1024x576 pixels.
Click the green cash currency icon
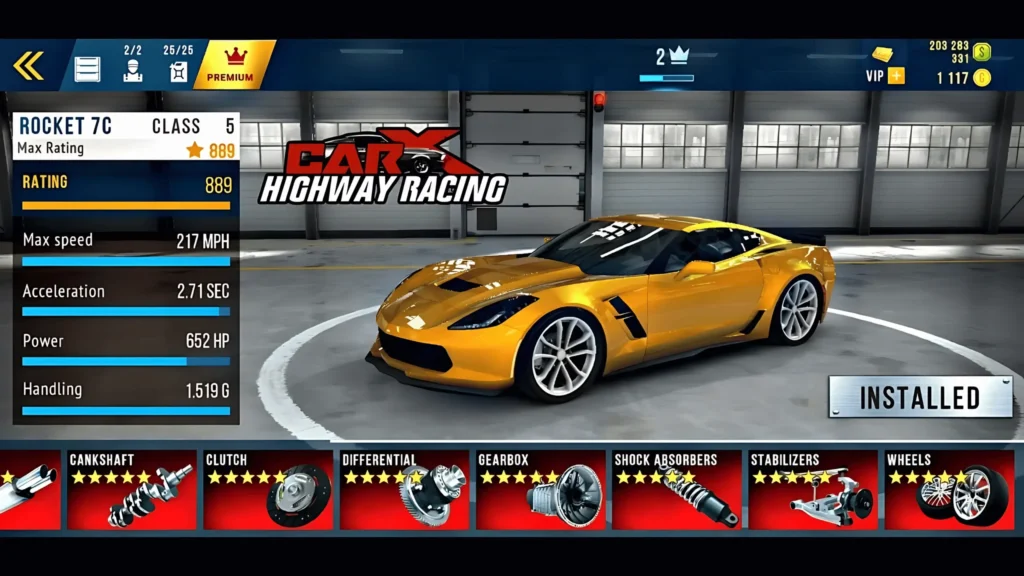pos(982,52)
